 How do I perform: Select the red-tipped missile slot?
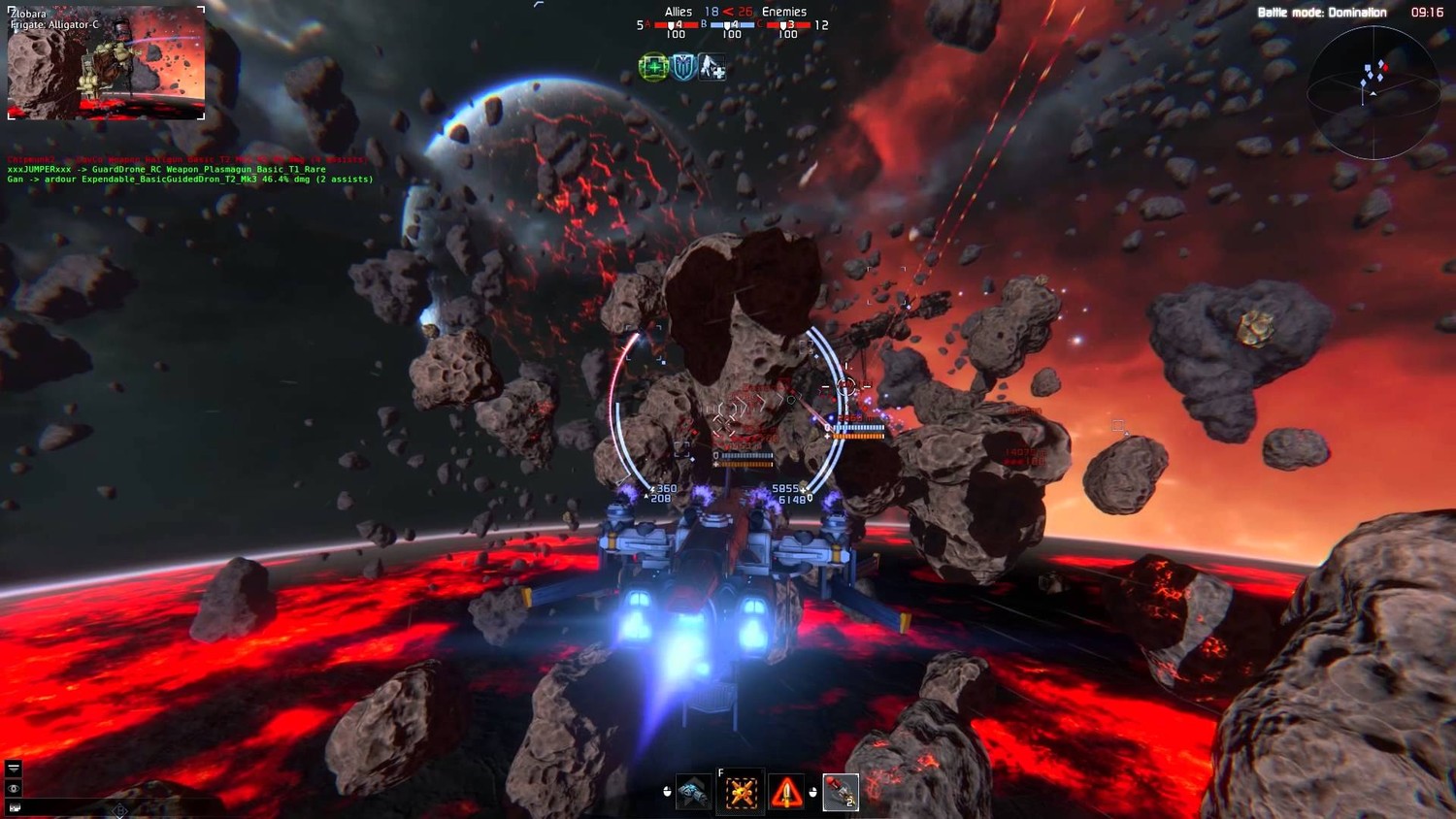point(840,793)
